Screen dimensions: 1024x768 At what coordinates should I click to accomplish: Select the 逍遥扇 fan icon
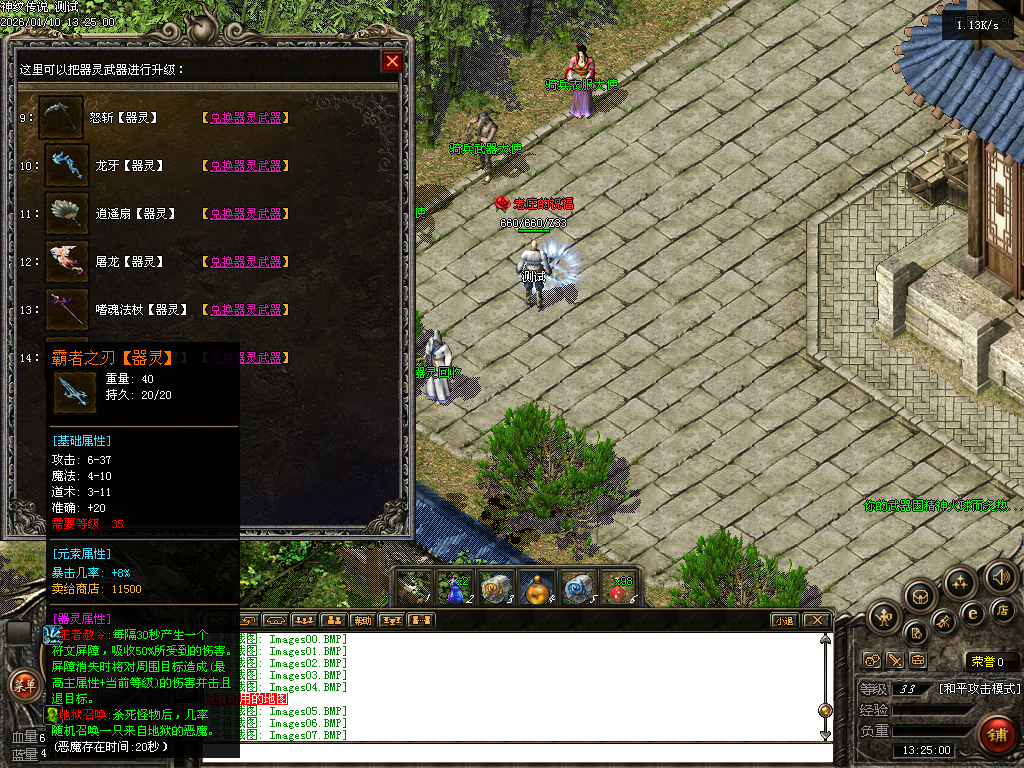tap(66, 214)
